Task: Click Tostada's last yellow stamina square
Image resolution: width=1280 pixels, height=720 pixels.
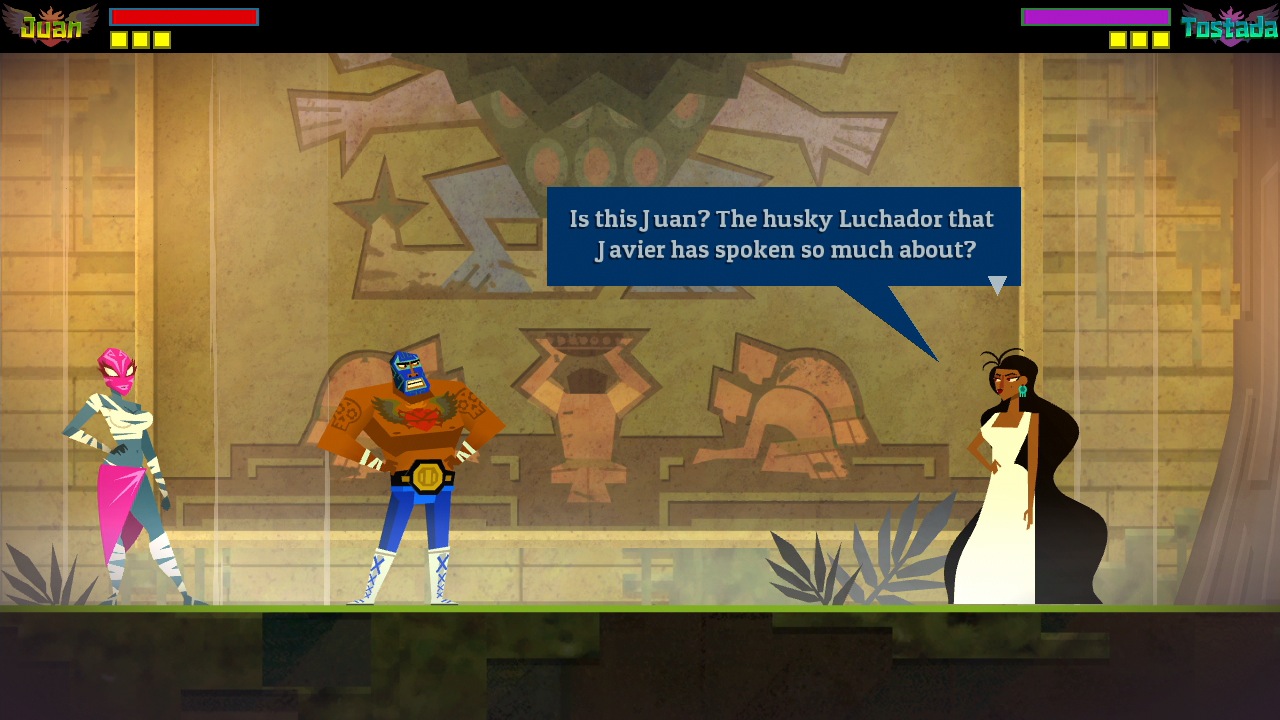Action: (x=1162, y=41)
